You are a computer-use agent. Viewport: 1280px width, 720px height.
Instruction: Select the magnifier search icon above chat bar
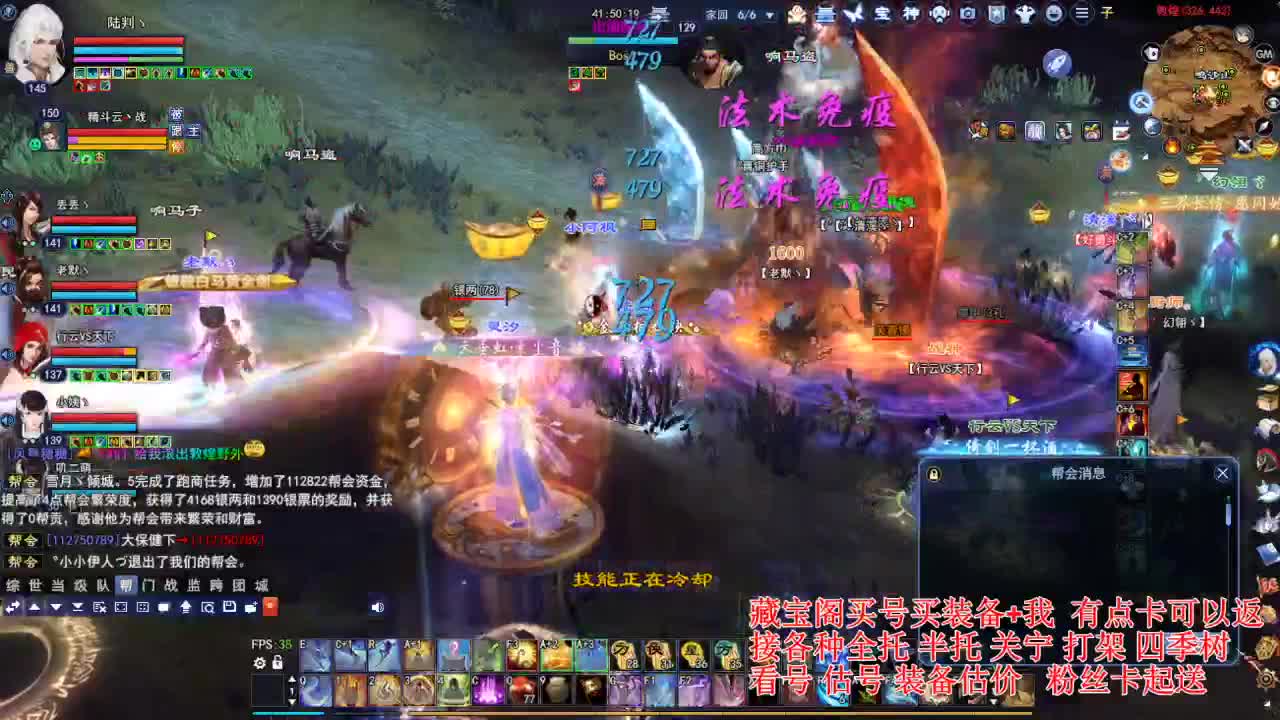209,606
